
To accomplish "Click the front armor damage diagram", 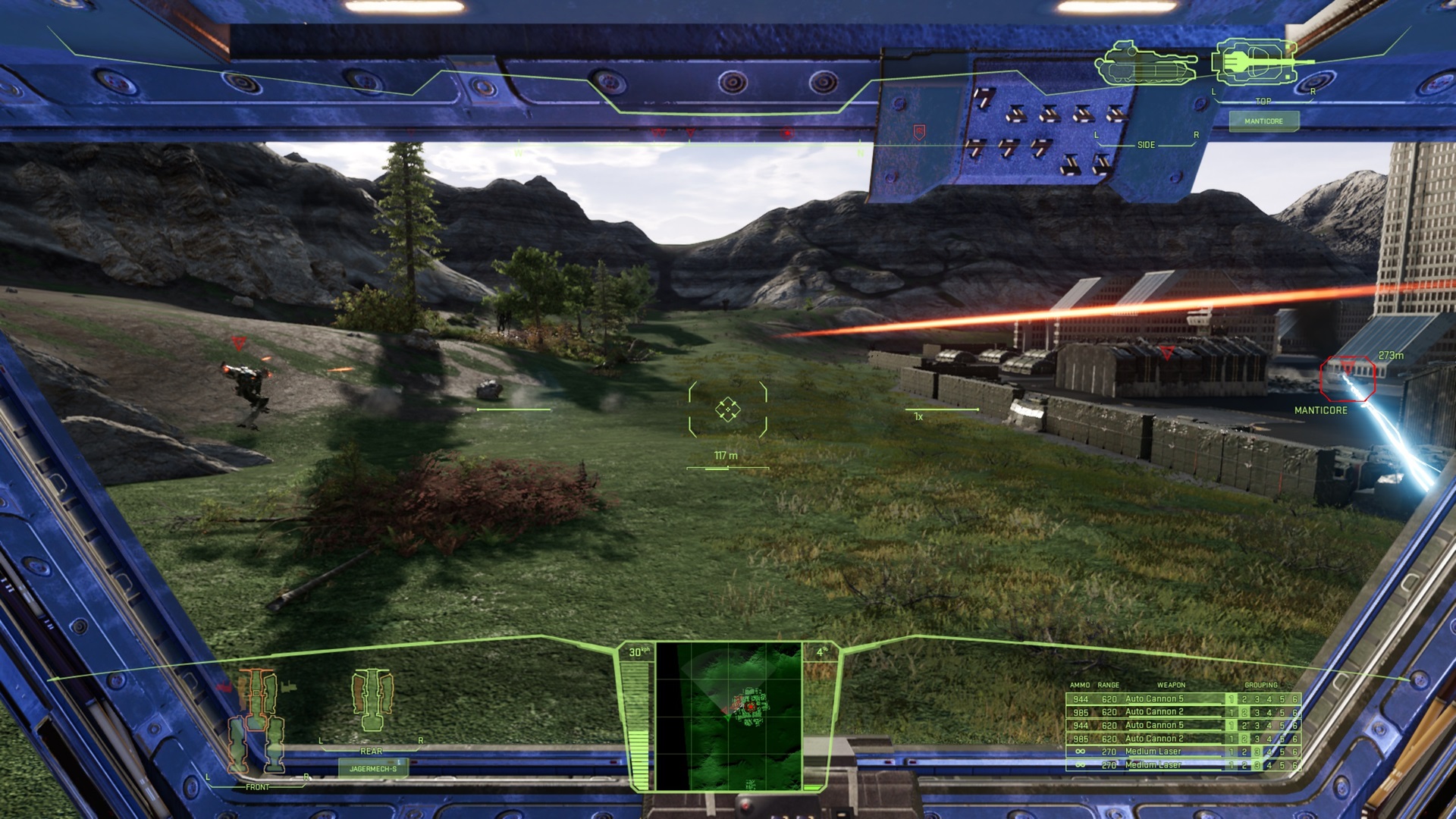I will [x=257, y=720].
